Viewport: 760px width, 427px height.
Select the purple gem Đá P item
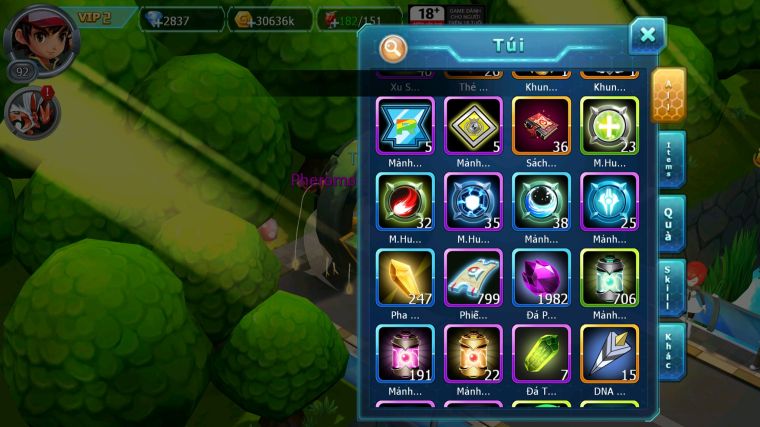coord(541,277)
